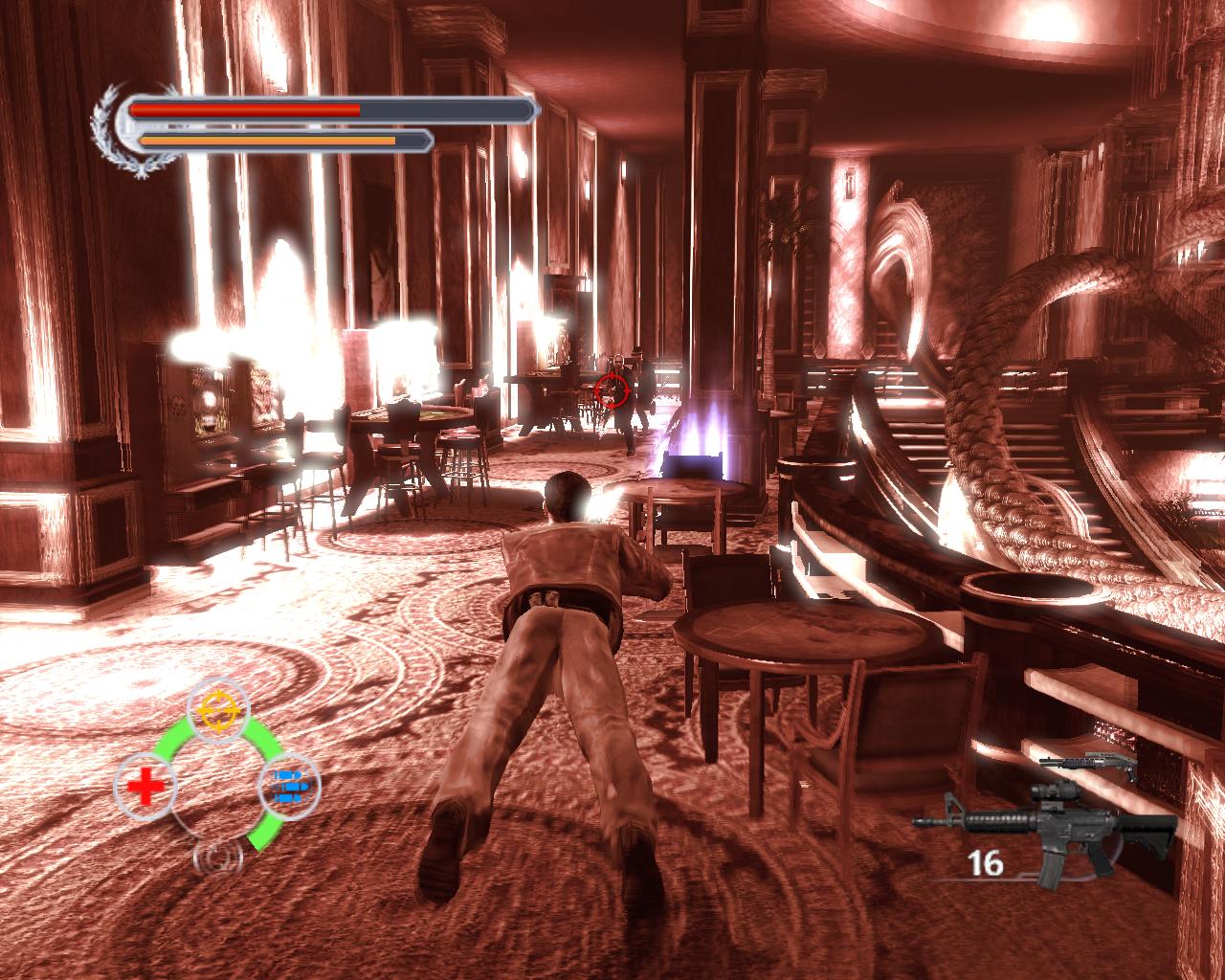Trigger the blue bullets barrage ability
Screen dimensions: 1225x980
[290, 787]
